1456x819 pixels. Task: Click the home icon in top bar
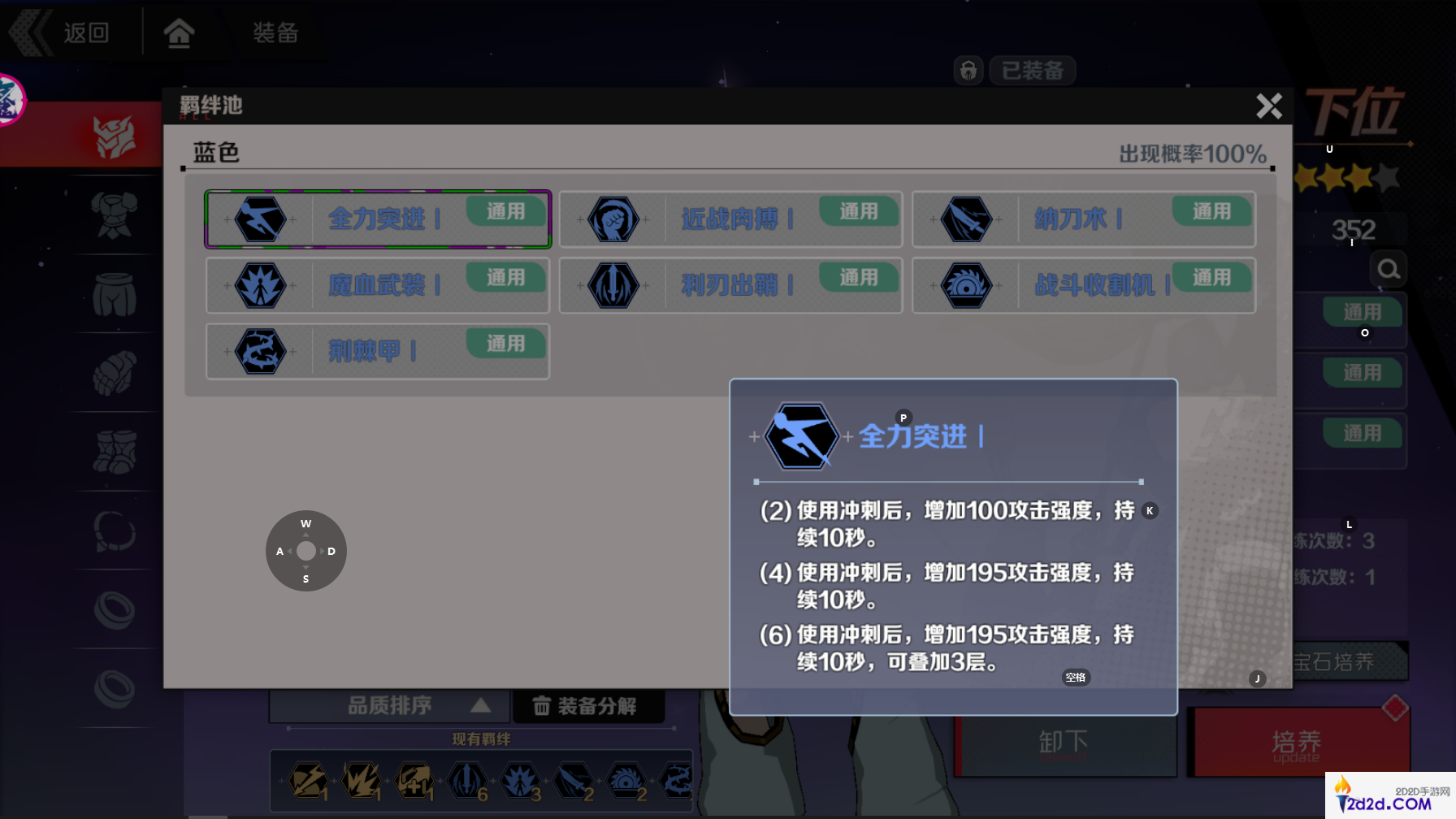point(180,32)
